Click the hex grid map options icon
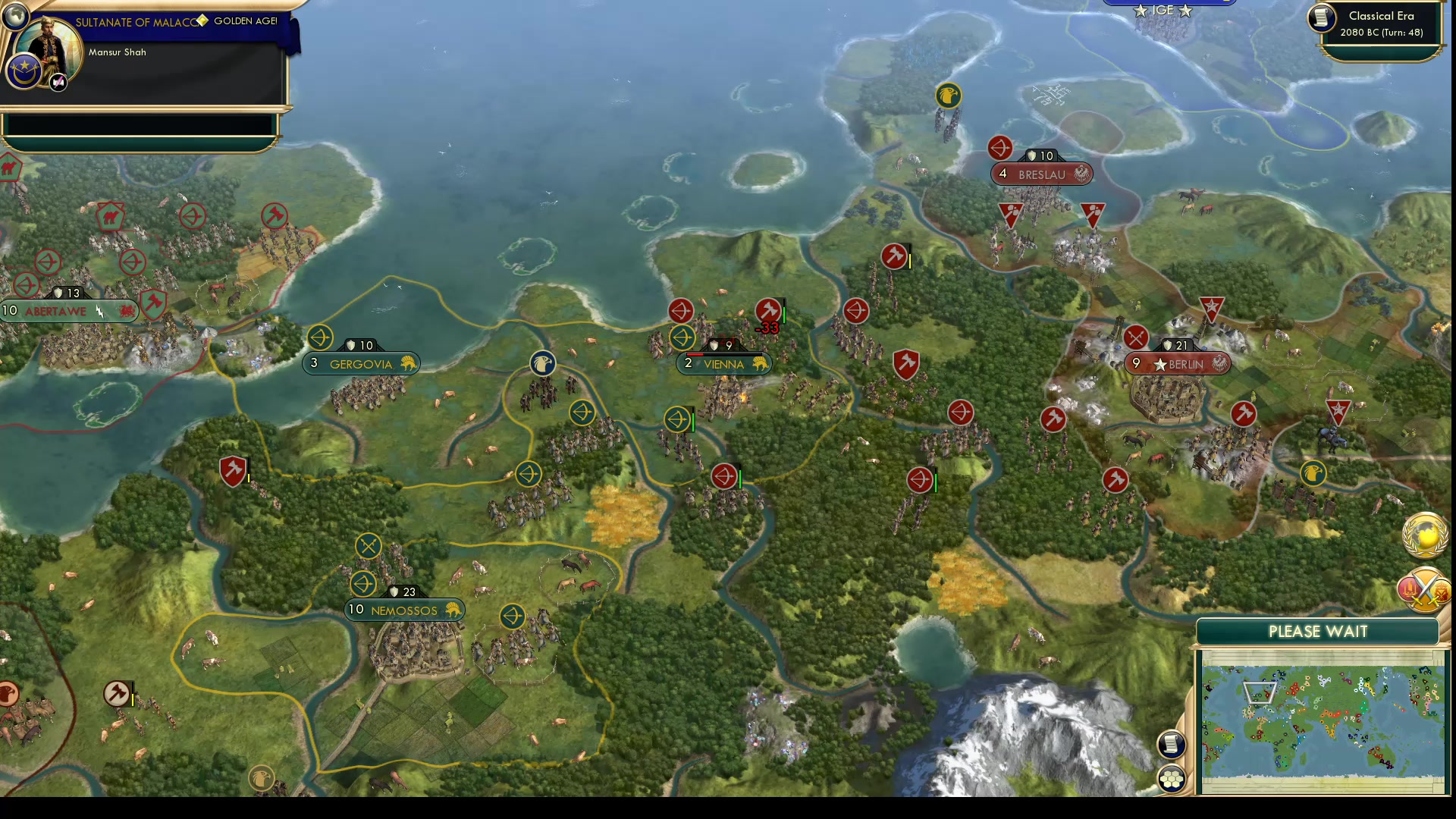The width and height of the screenshot is (1456, 819). coord(1172,777)
